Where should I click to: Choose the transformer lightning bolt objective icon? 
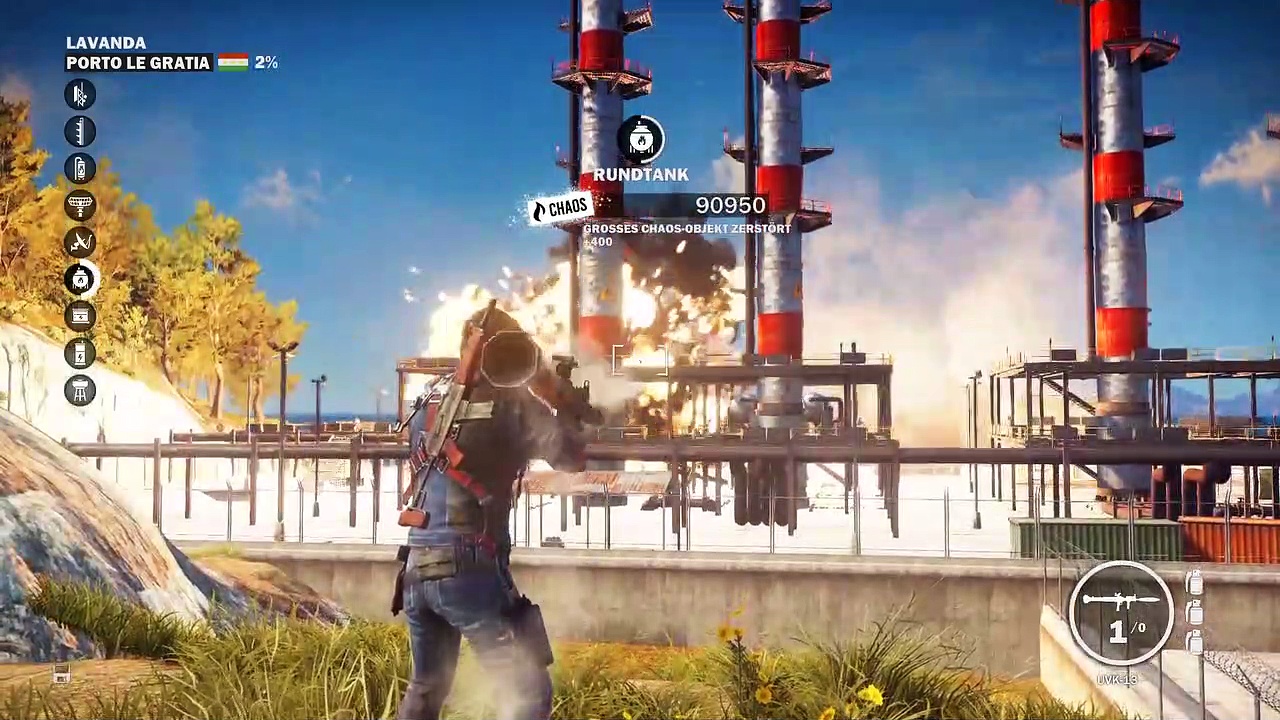tap(80, 353)
